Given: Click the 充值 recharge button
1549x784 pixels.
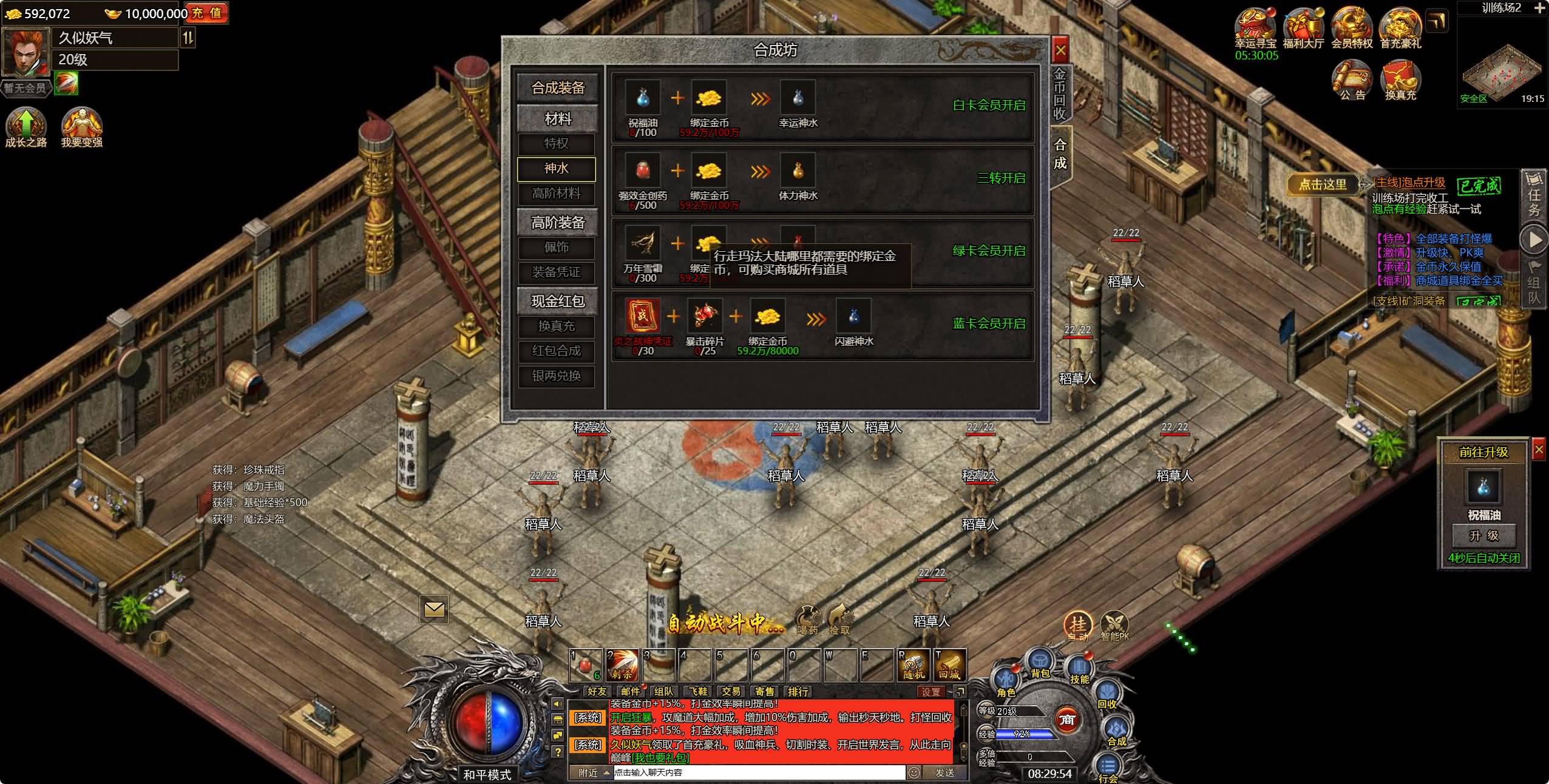Looking at the screenshot, I should 207,13.
